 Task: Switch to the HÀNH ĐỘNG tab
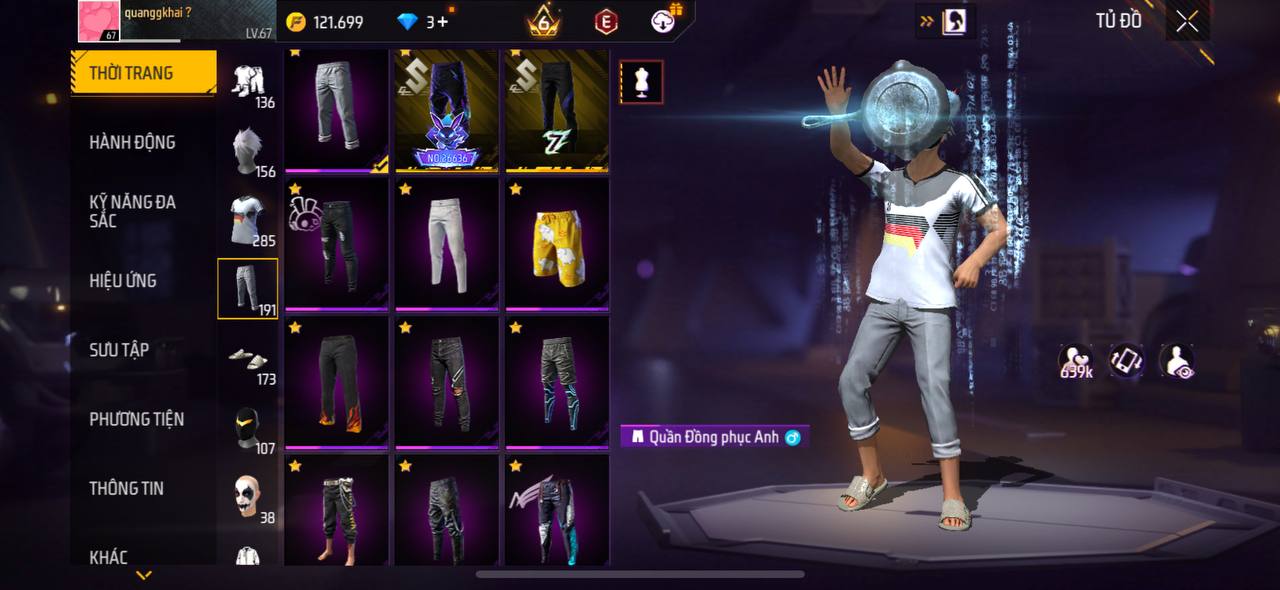coord(132,142)
